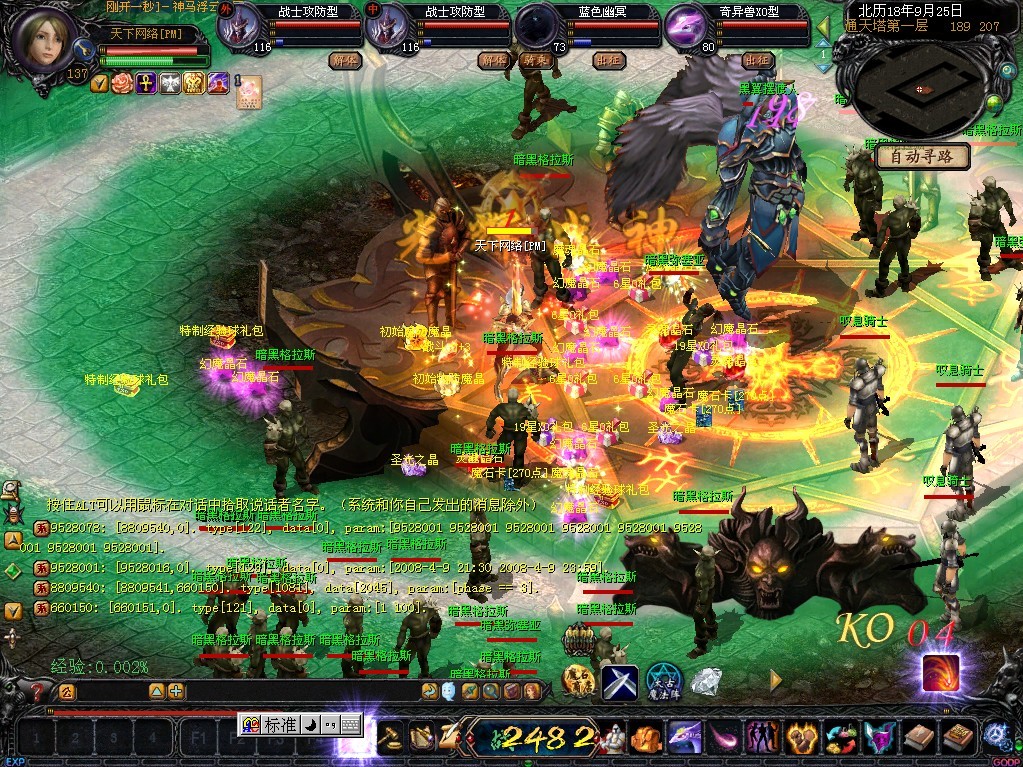Click the golden ankh buff icon
This screenshot has width=1023, height=767.
click(146, 82)
